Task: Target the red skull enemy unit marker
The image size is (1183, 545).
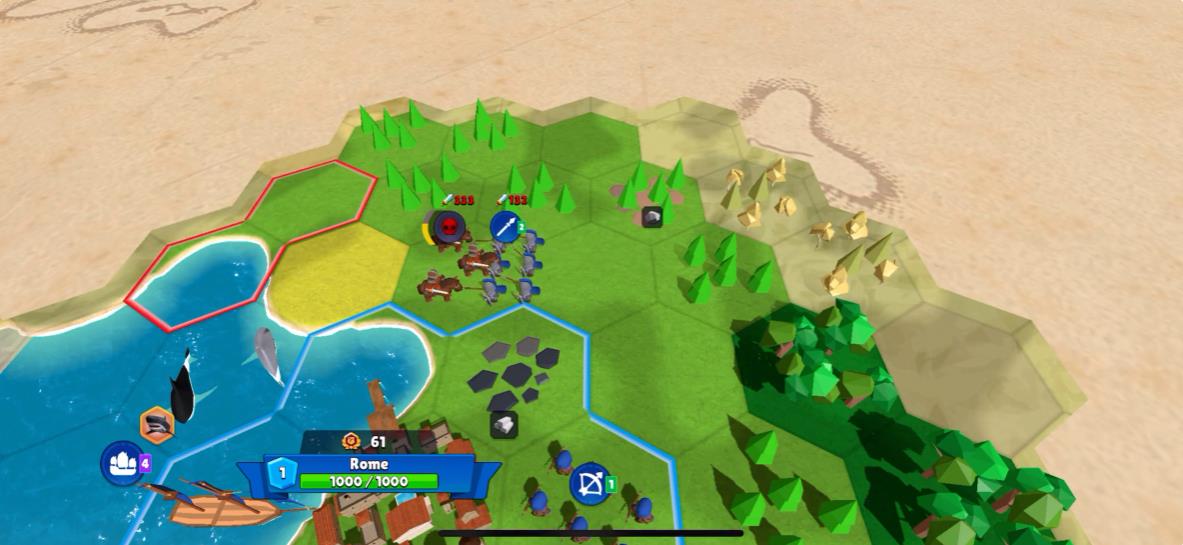Action: pos(449,227)
